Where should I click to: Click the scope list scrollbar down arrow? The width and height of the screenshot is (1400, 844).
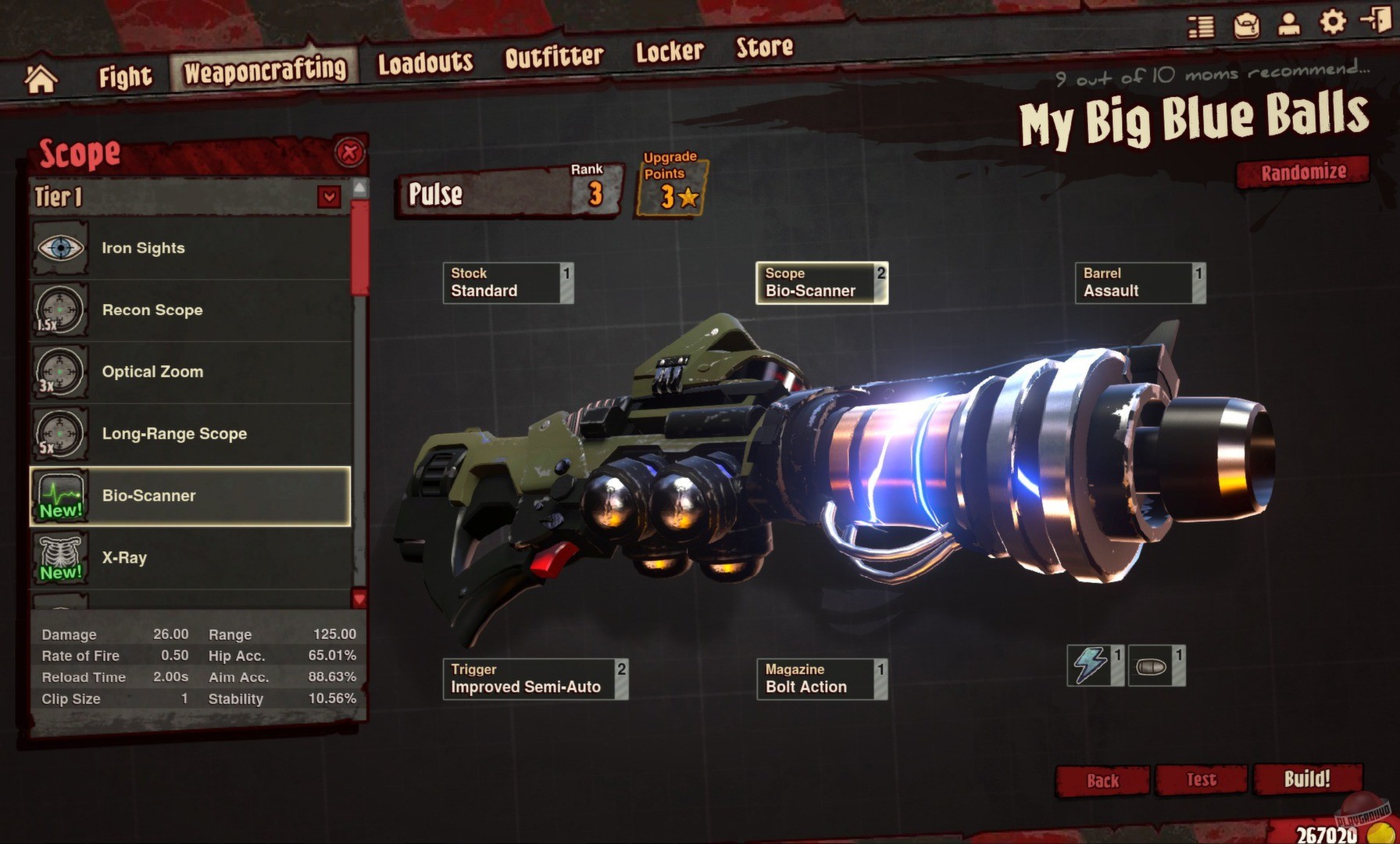coord(359,597)
